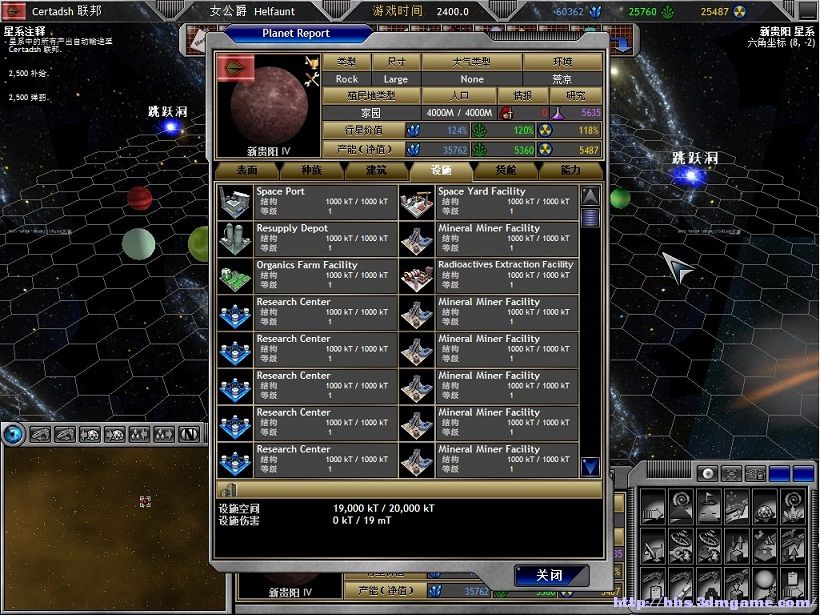The image size is (820, 615).
Task: Select the flag waypoint command icon
Action: click(x=709, y=507)
